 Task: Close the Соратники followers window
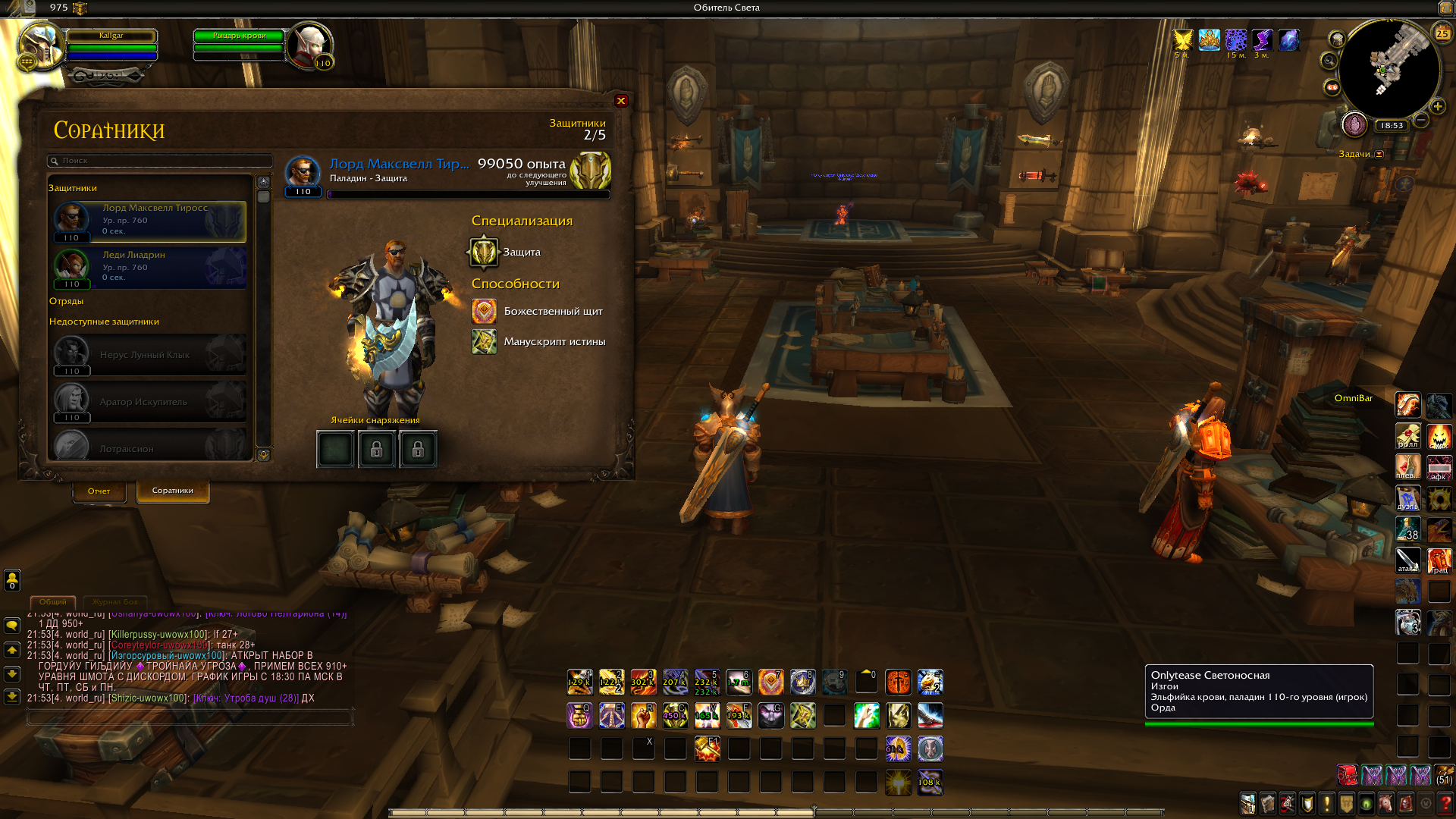(x=621, y=101)
